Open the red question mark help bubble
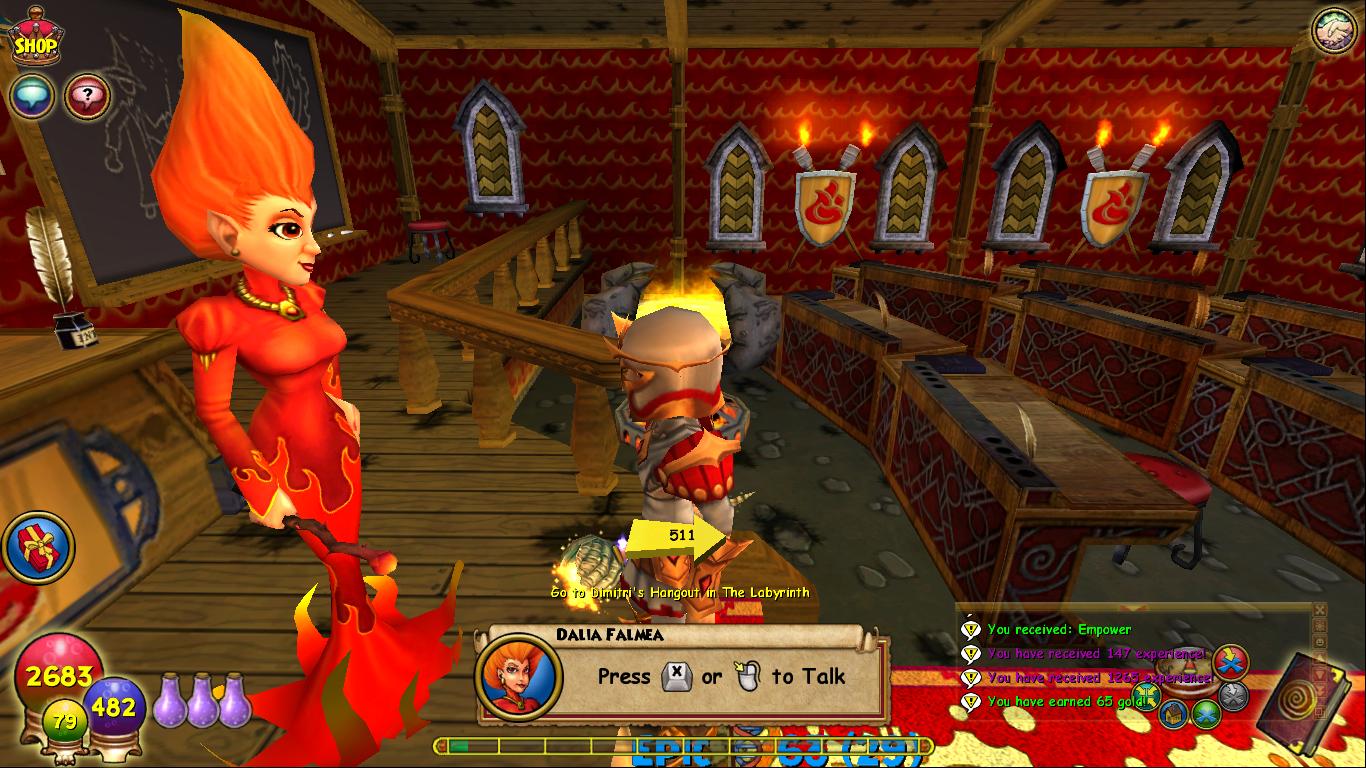 point(87,97)
